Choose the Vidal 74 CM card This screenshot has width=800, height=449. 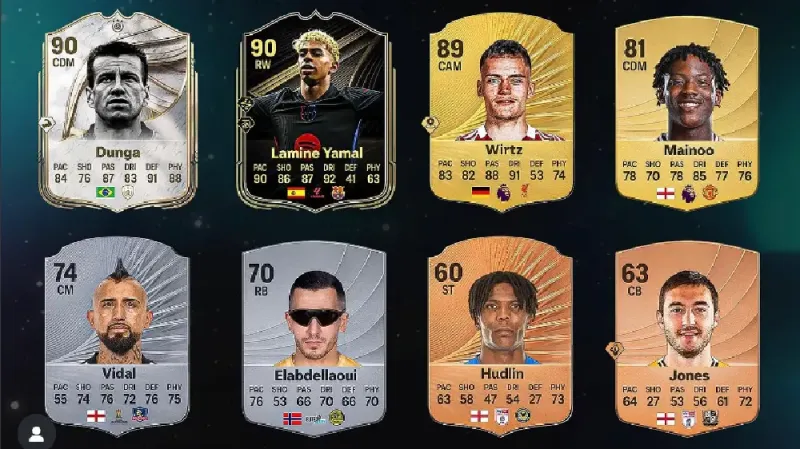click(x=118, y=335)
